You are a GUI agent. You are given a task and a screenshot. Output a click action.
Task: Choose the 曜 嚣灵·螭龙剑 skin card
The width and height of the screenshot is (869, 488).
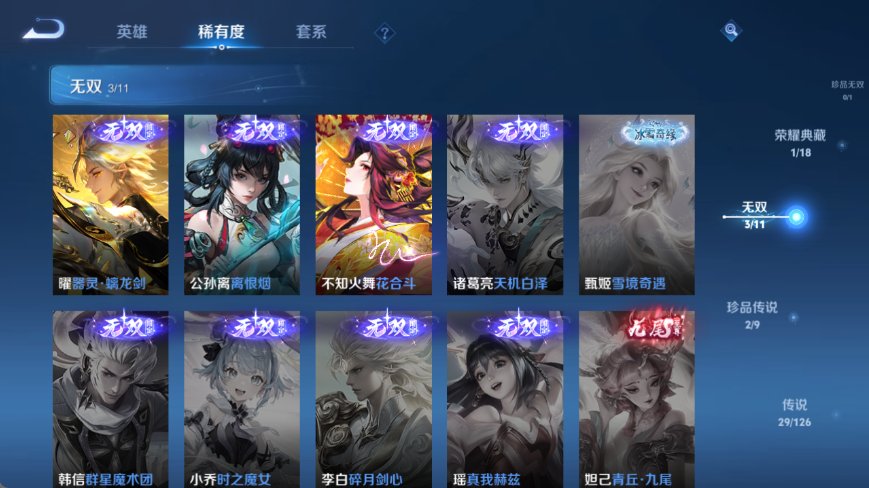coord(111,204)
